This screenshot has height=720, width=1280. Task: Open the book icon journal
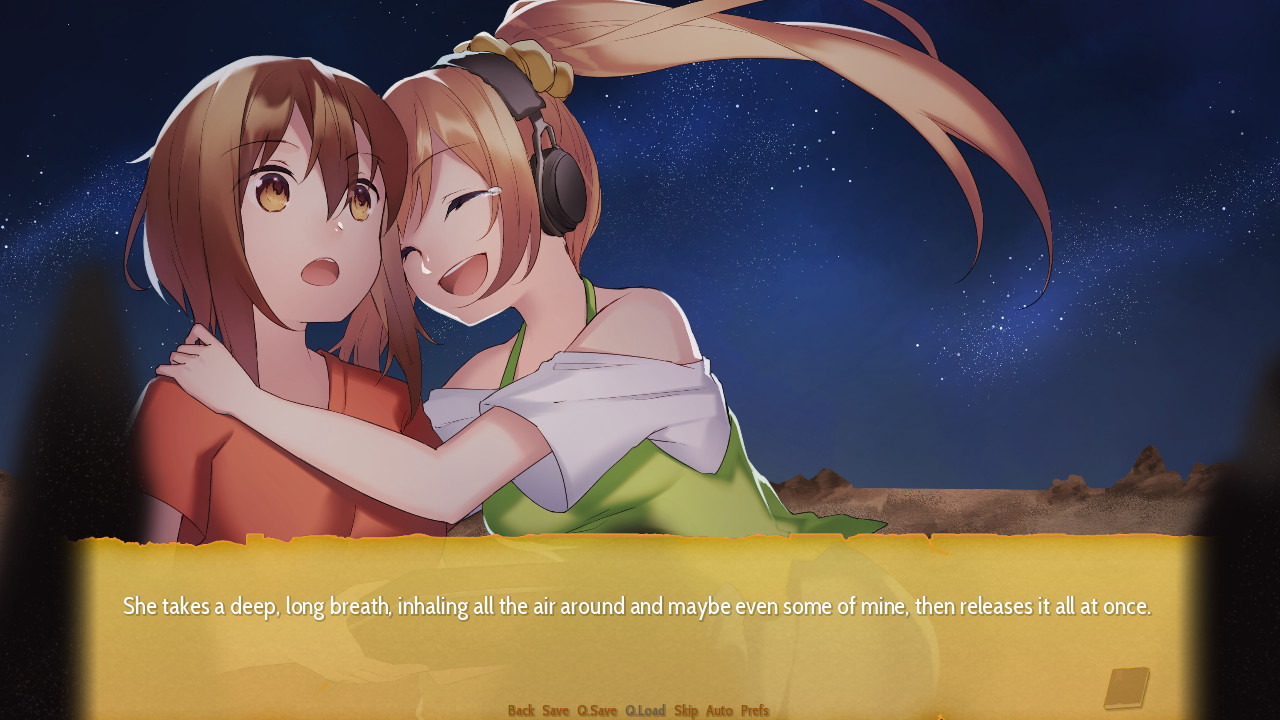coord(1126,688)
